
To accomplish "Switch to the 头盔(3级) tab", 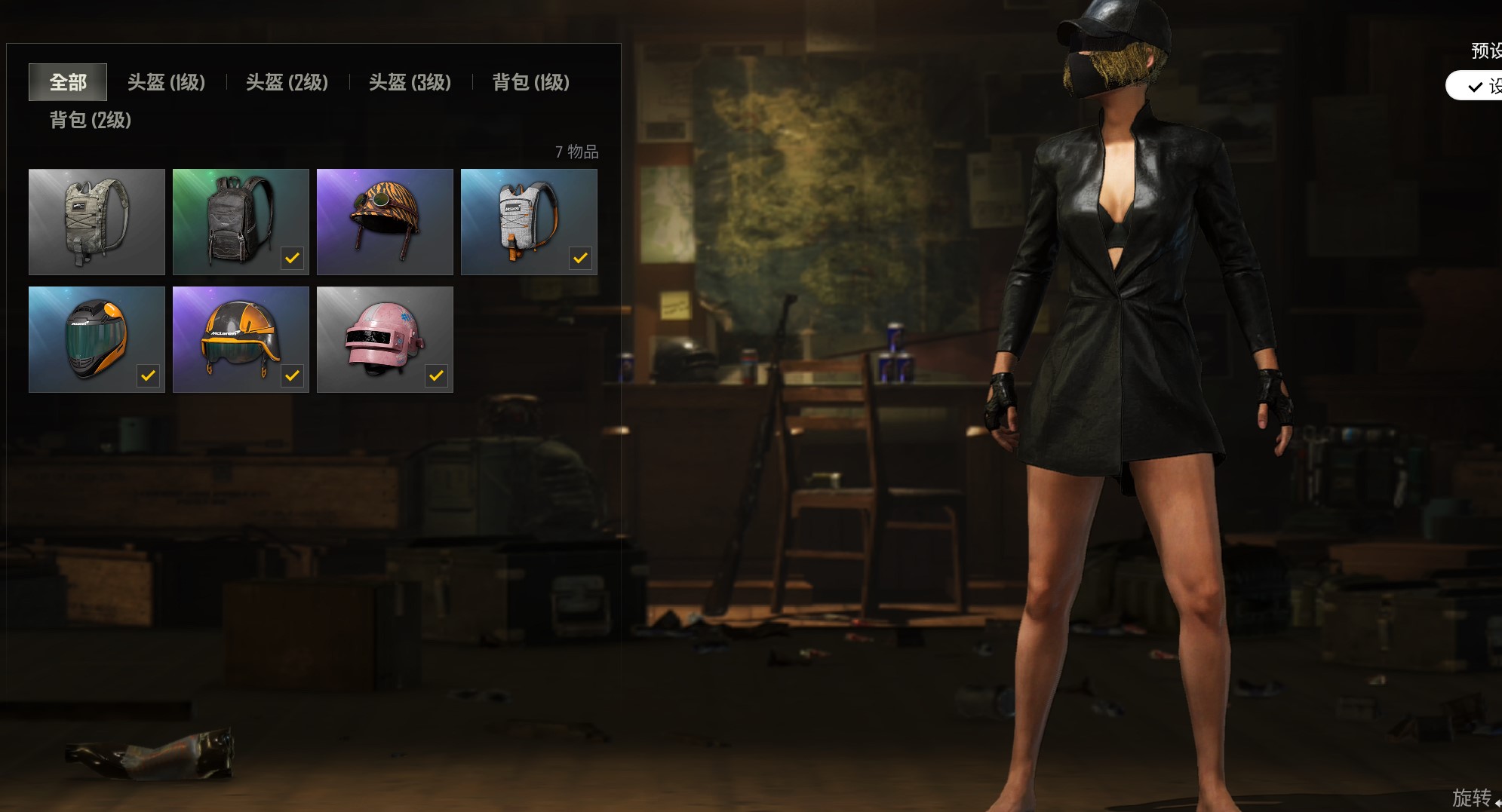I will click(410, 83).
